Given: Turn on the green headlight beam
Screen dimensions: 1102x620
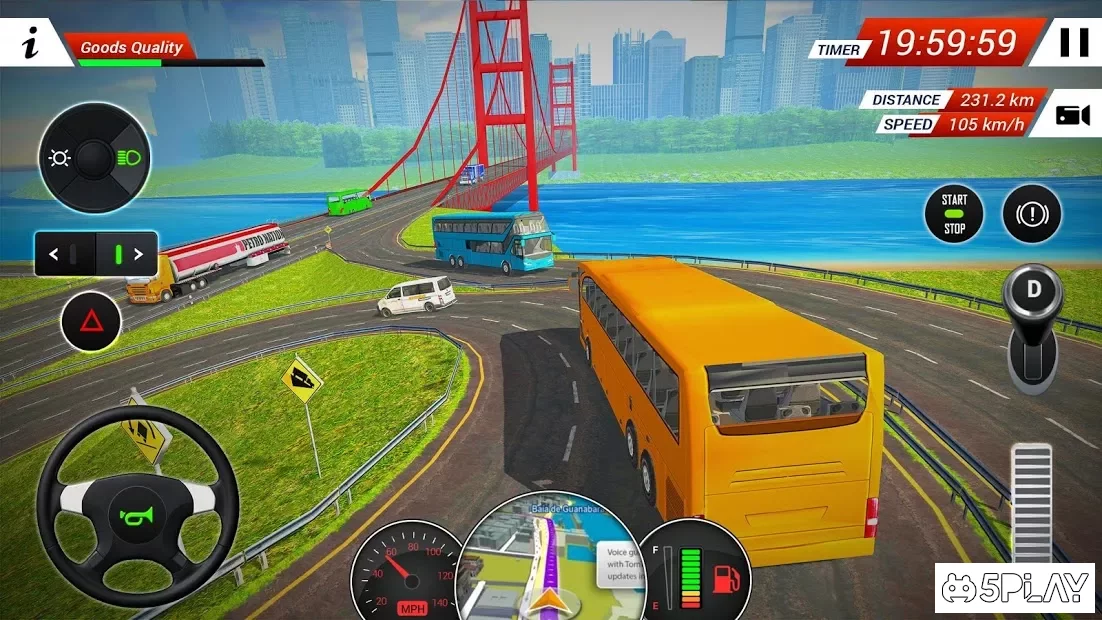Looking at the screenshot, I should pyautogui.click(x=127, y=158).
